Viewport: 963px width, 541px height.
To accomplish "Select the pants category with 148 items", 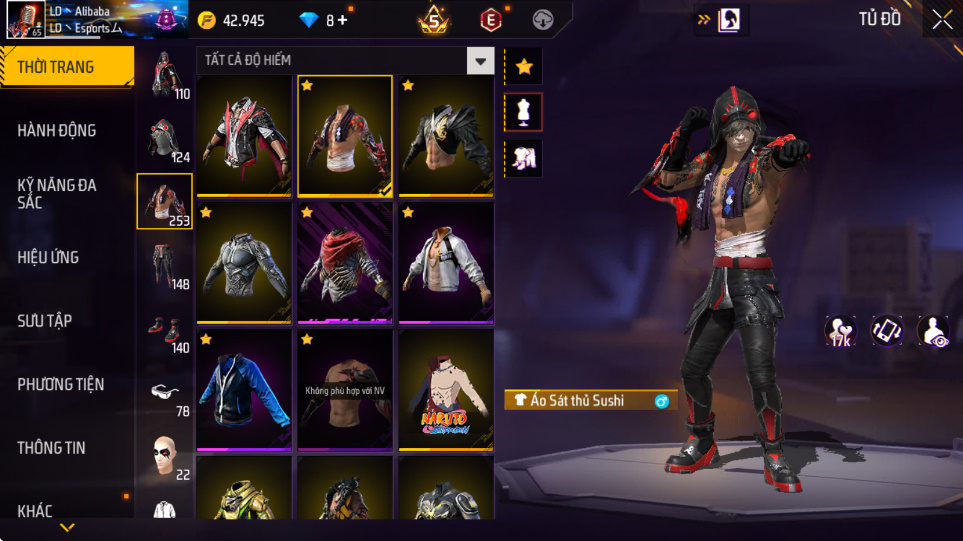I will [165, 265].
